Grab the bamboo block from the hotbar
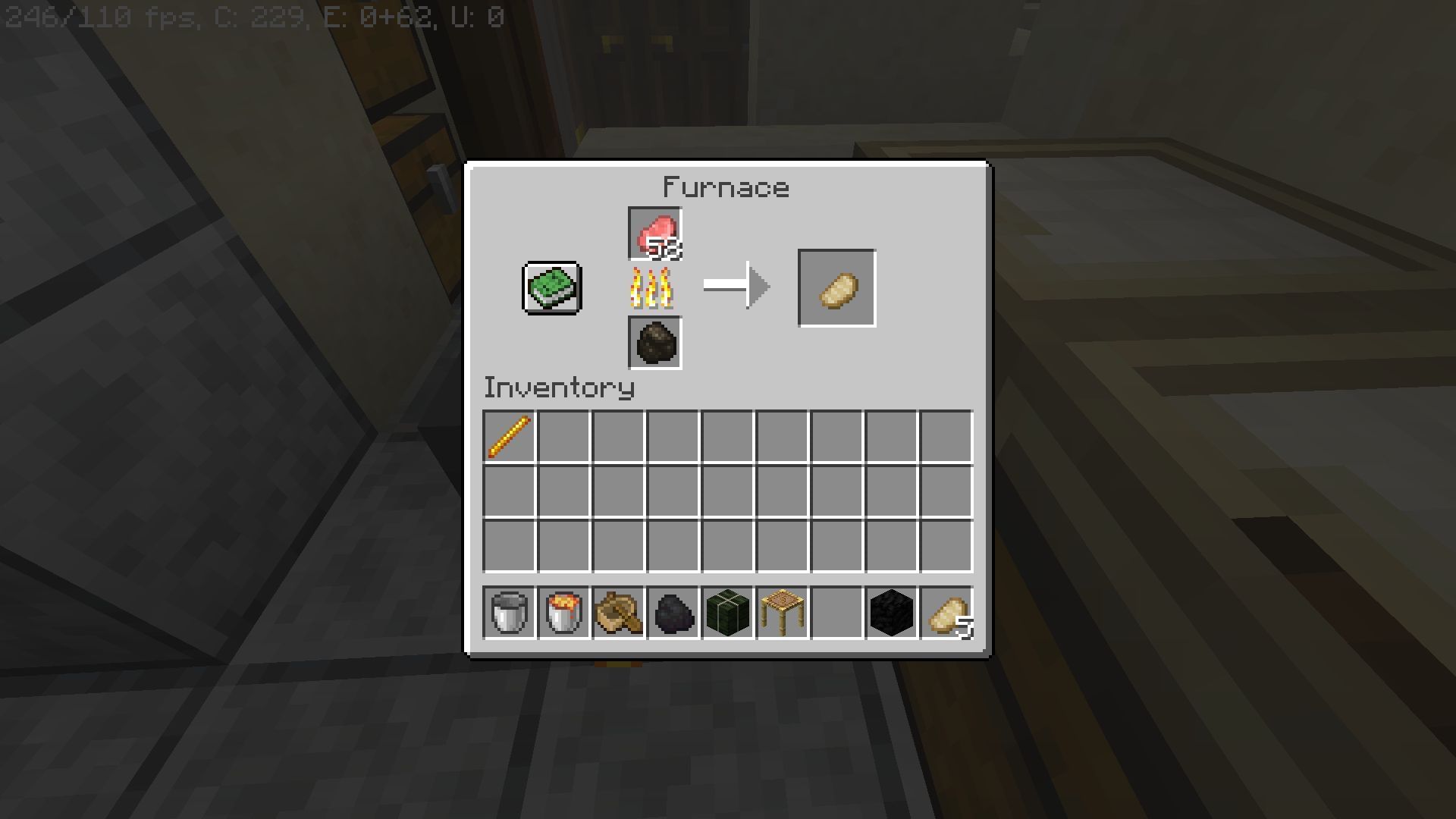The image size is (1456, 819). 726,614
